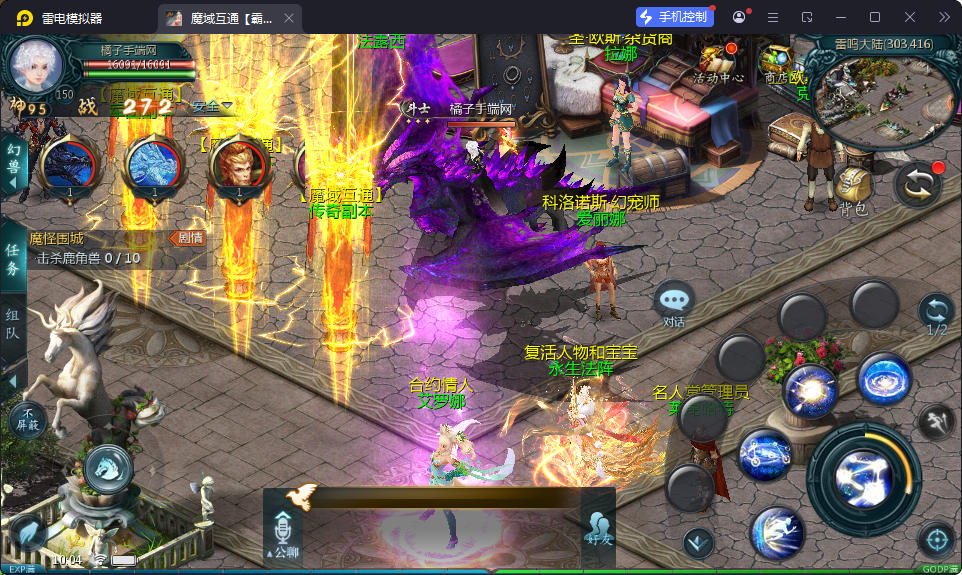Switch to the 任务 quest tab

(x=13, y=260)
